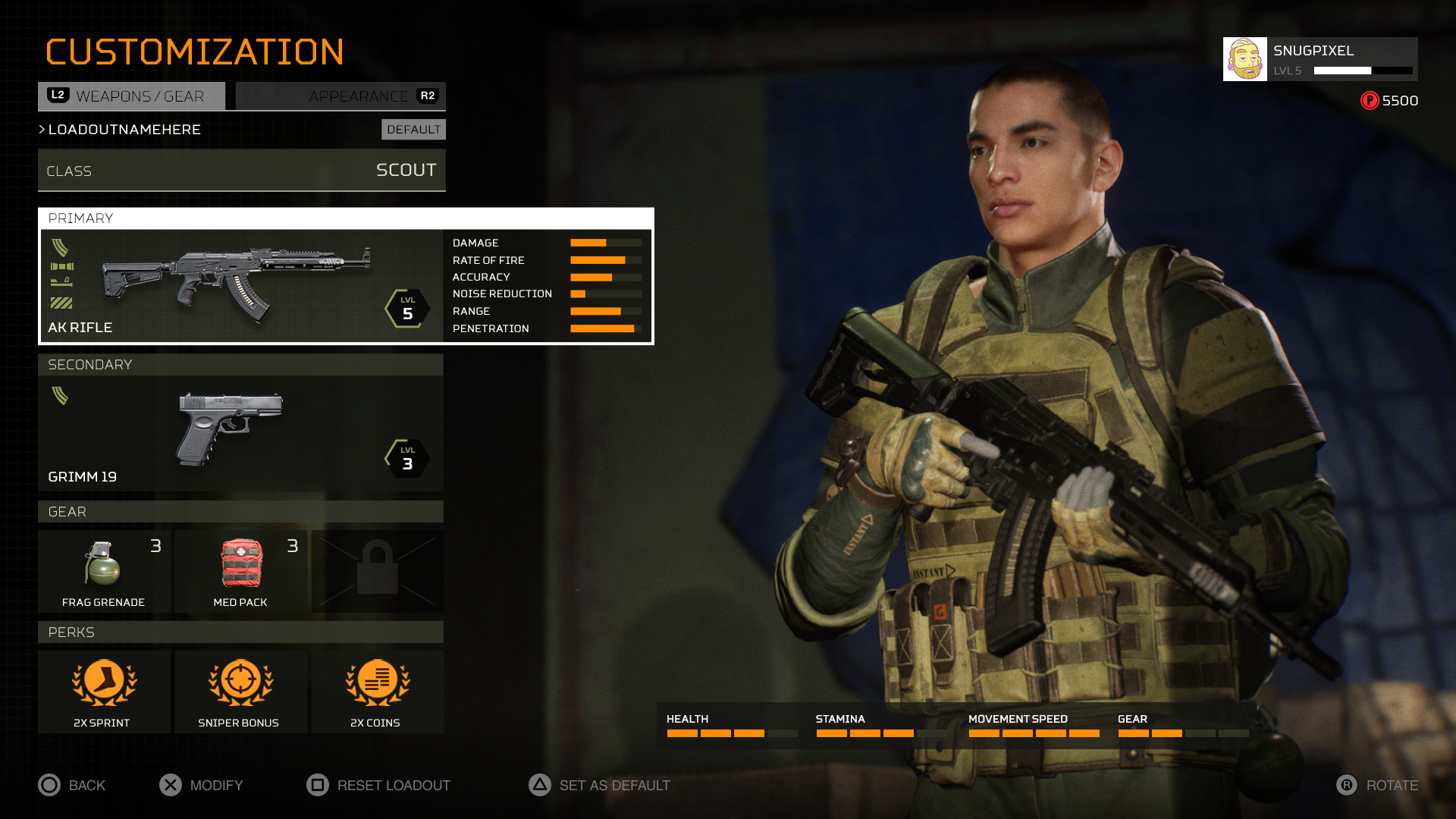The width and height of the screenshot is (1456, 819).
Task: Change the Scout class selector
Action: tap(241, 171)
